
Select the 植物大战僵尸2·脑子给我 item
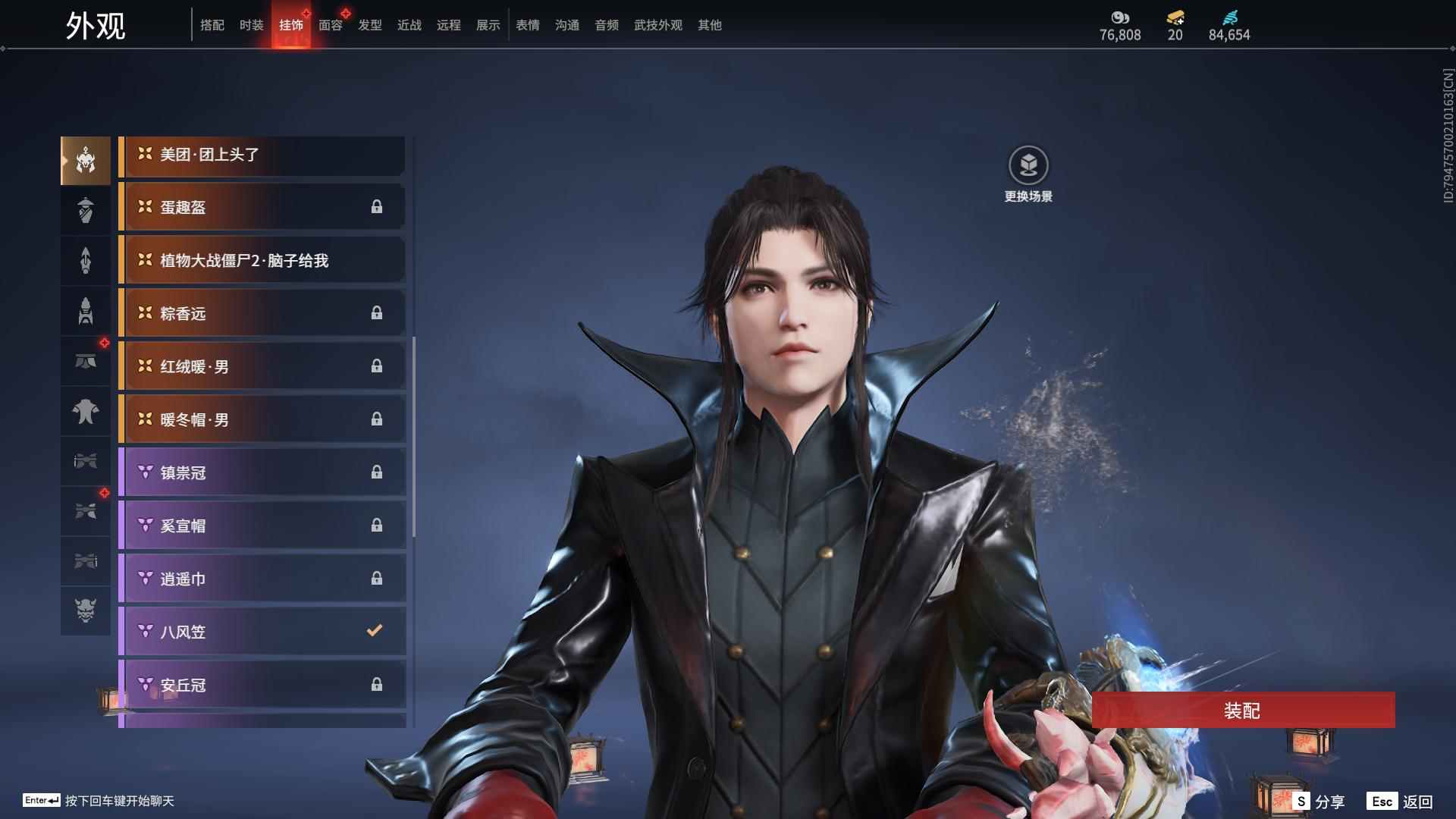(x=262, y=261)
